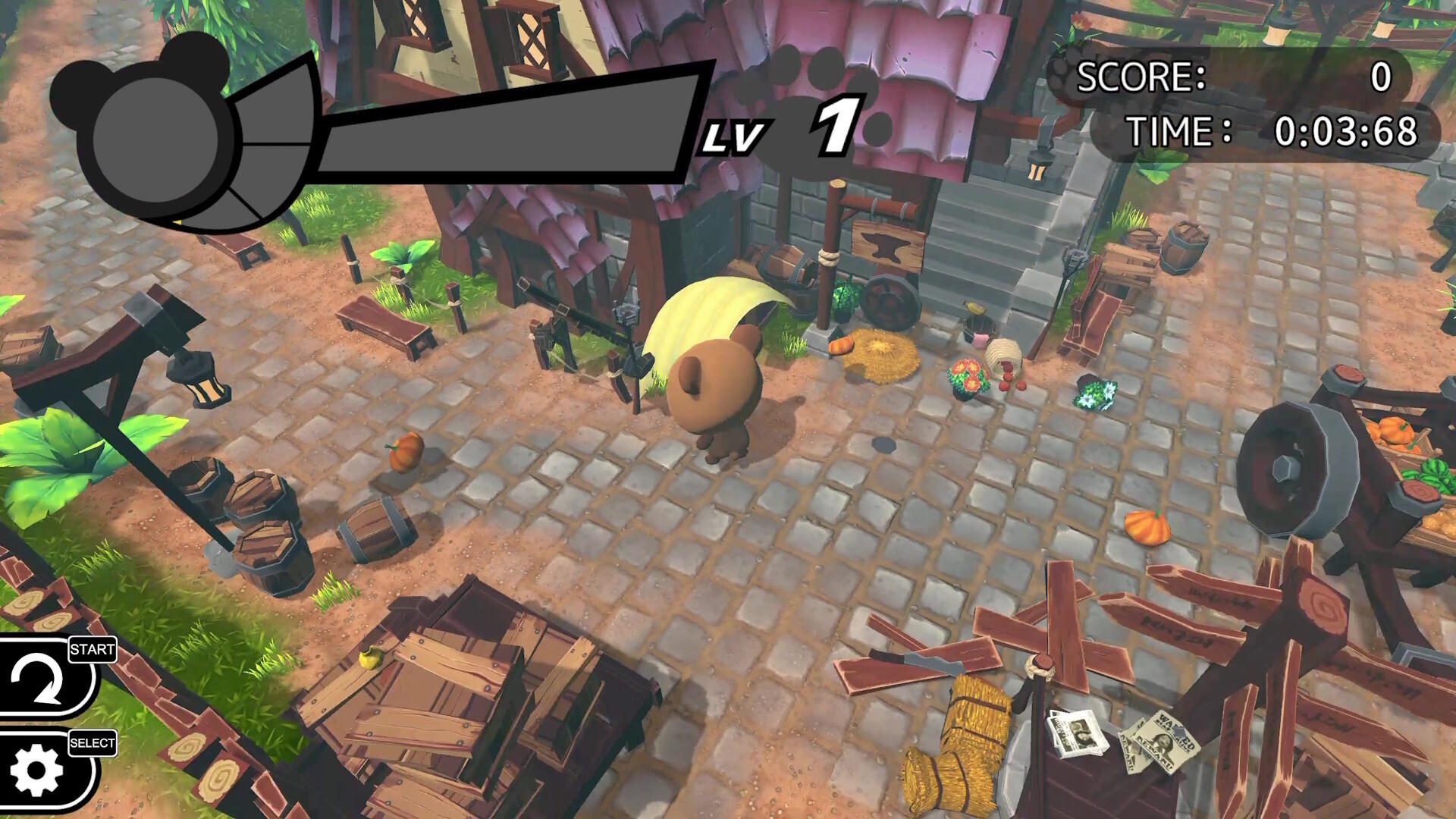Click the long level progress bar

(x=500, y=125)
